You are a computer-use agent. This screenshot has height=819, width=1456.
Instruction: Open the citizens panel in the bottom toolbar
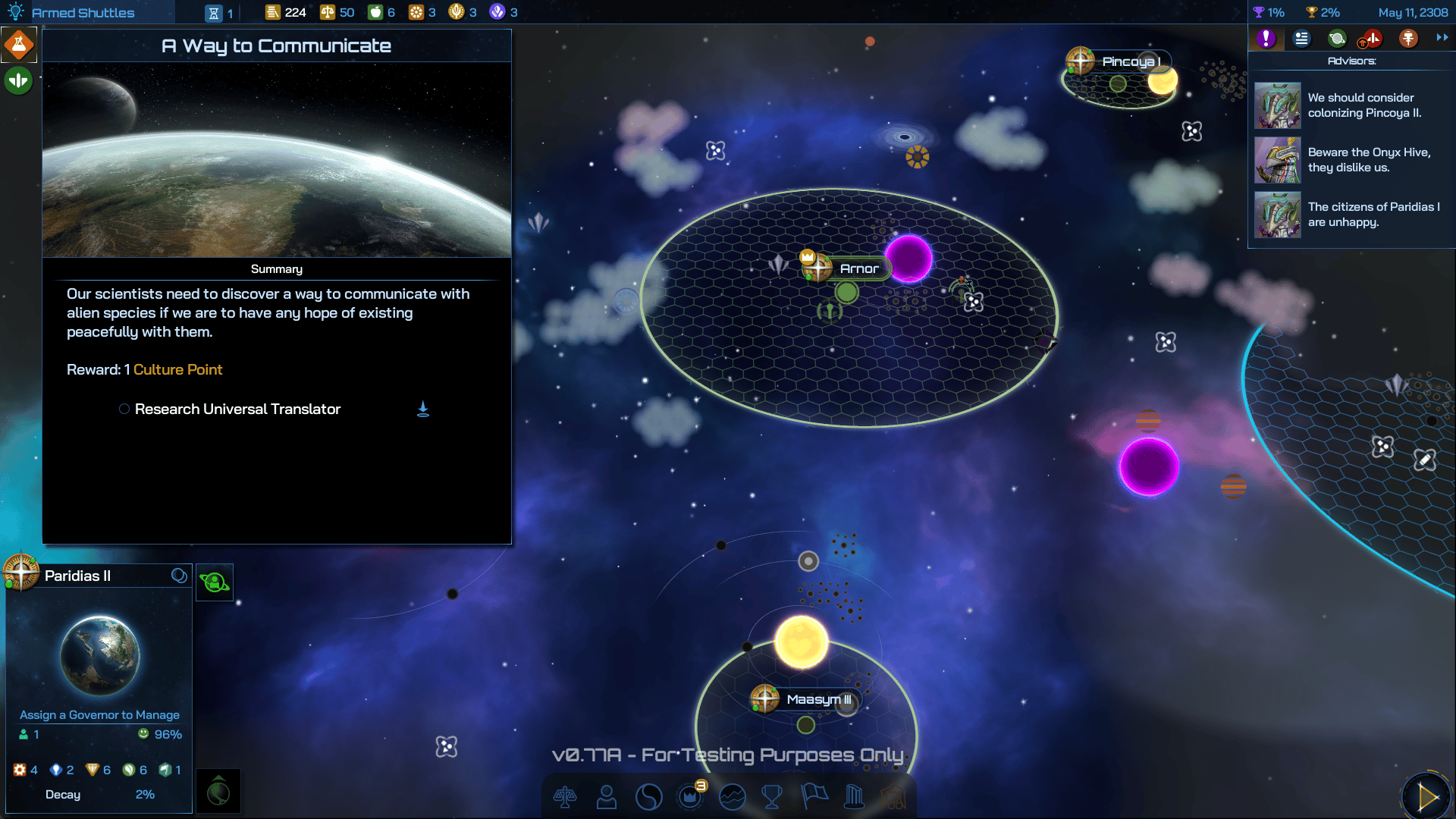click(x=606, y=797)
